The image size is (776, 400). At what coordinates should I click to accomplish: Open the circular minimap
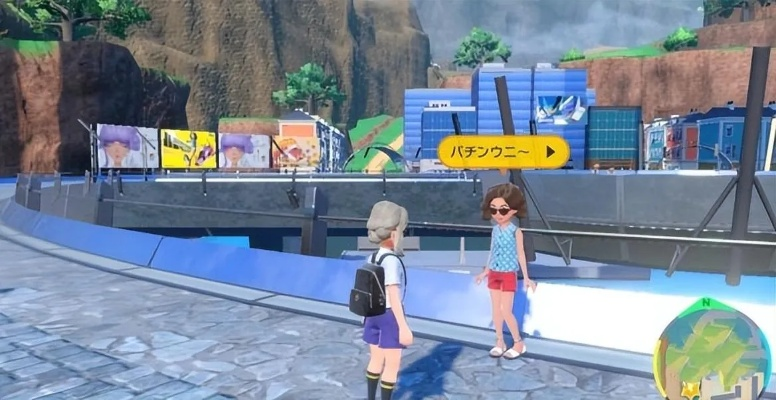(712, 352)
